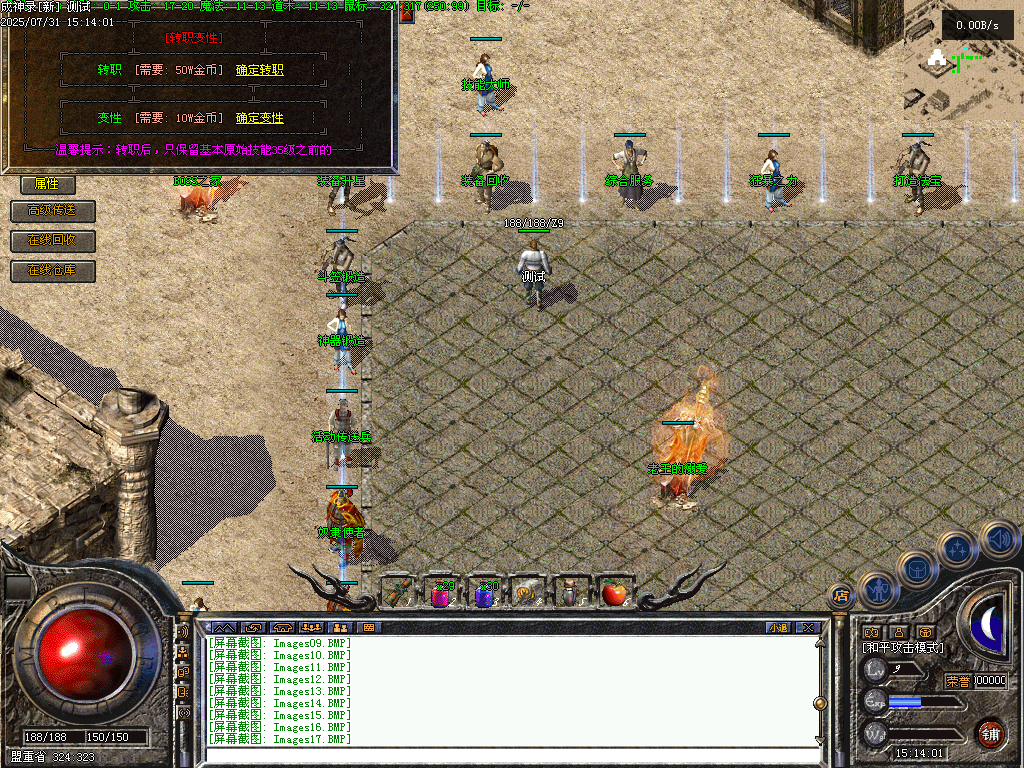
Task: Select the scroll item in the hotbar
Action: (x=527, y=594)
